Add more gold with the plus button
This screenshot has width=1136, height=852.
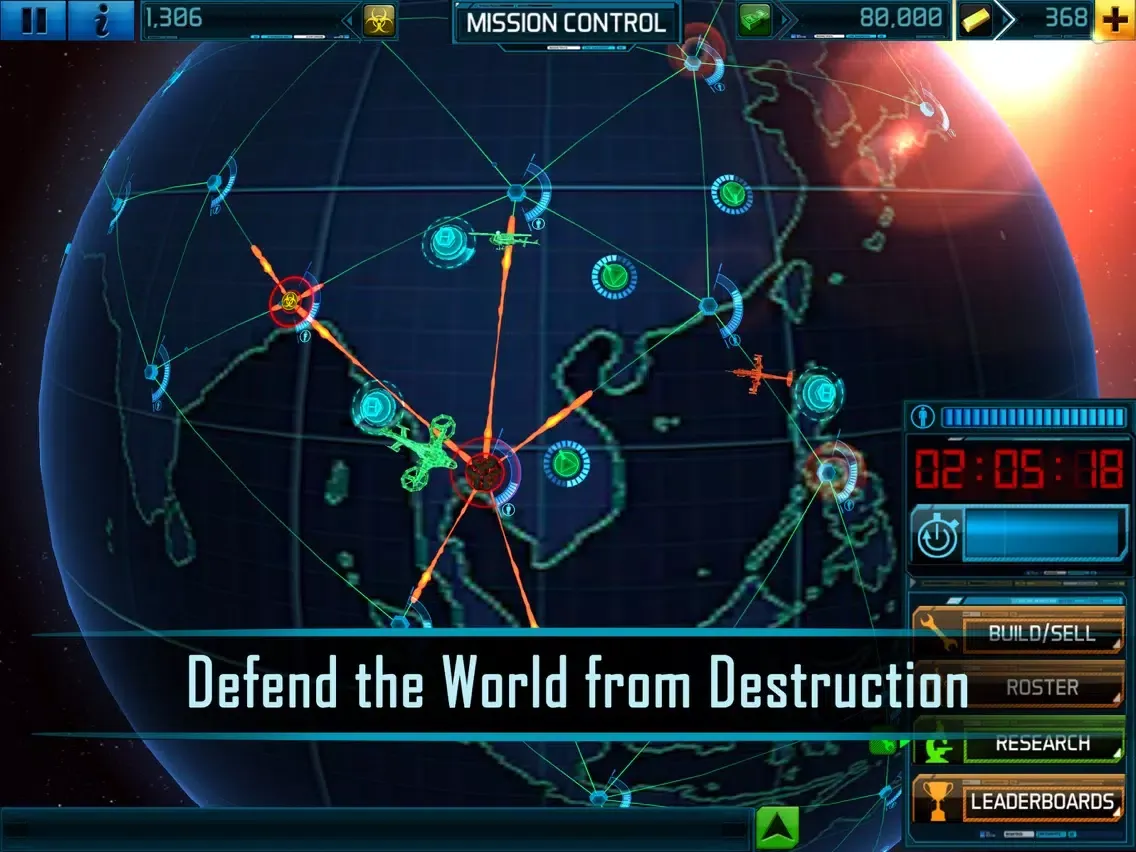coord(1115,20)
